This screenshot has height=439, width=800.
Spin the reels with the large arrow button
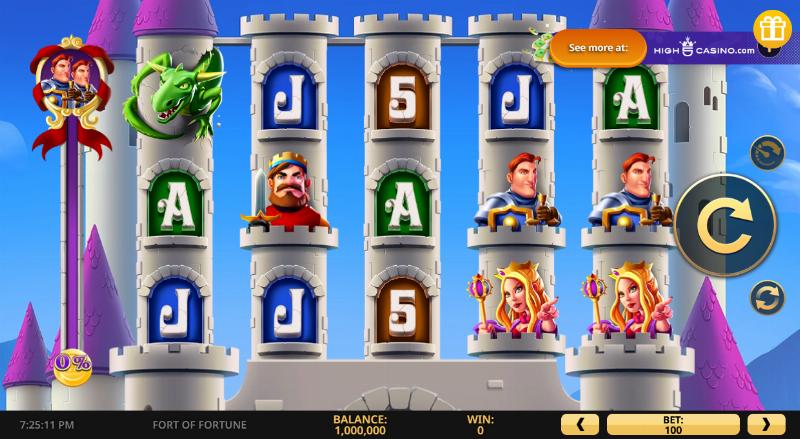(724, 224)
